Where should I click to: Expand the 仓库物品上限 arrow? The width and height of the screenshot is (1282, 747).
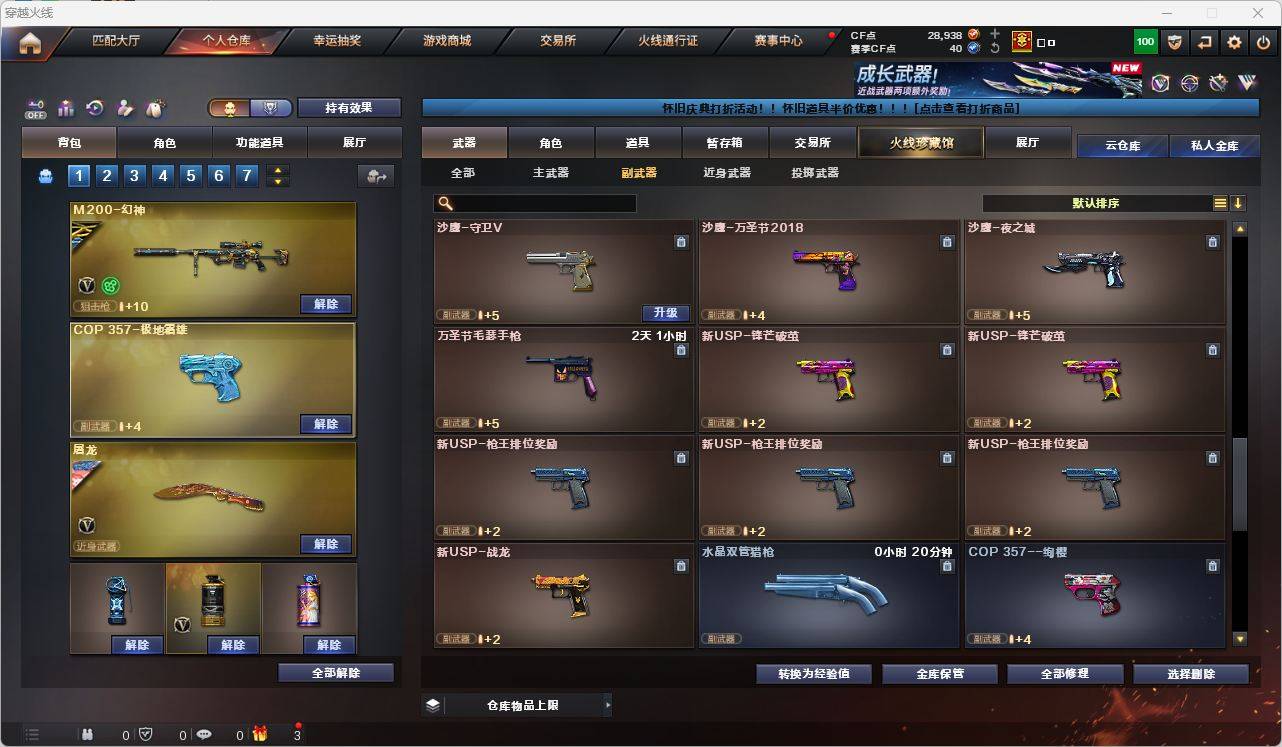pos(608,704)
